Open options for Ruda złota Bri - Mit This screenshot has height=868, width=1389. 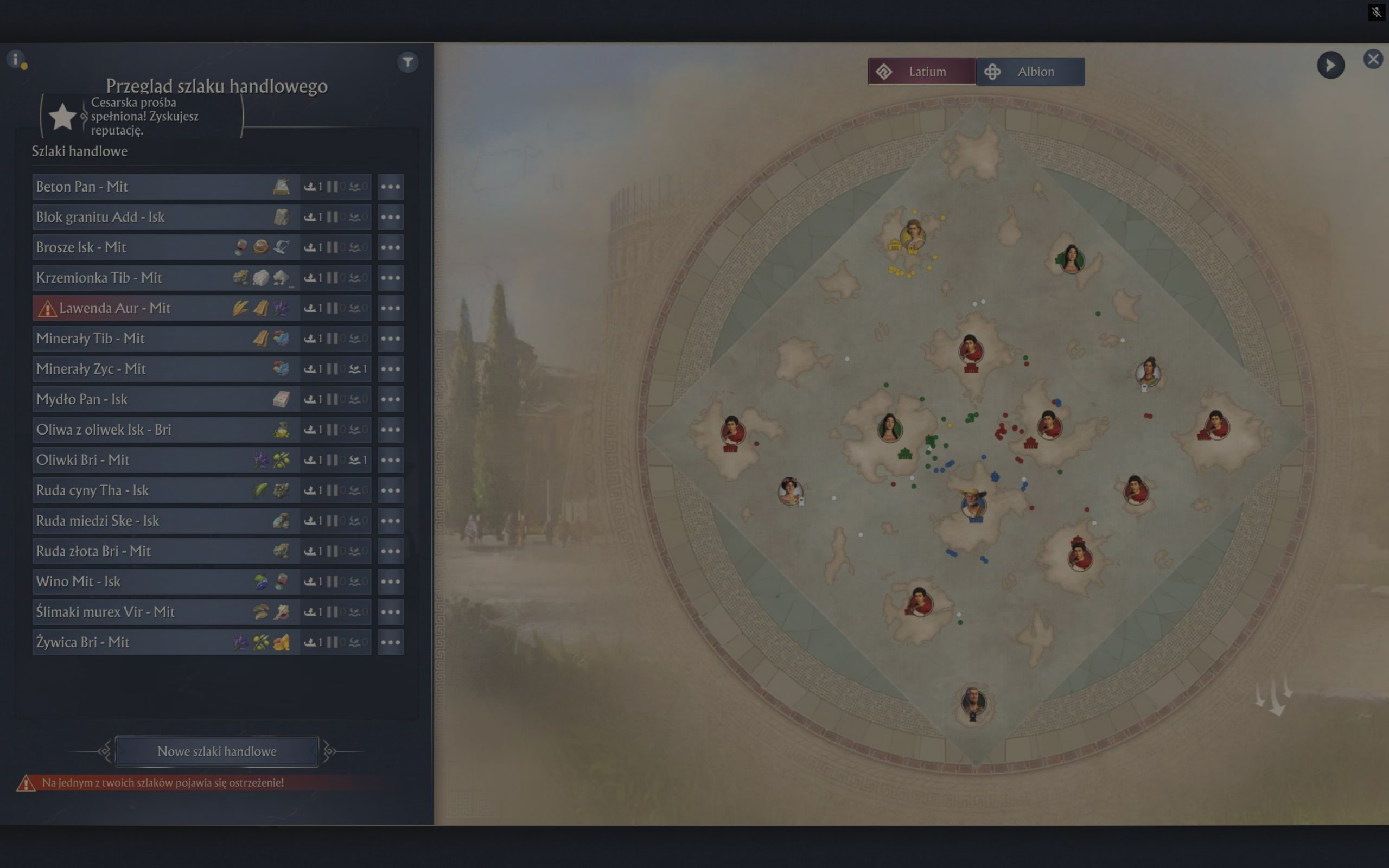390,551
